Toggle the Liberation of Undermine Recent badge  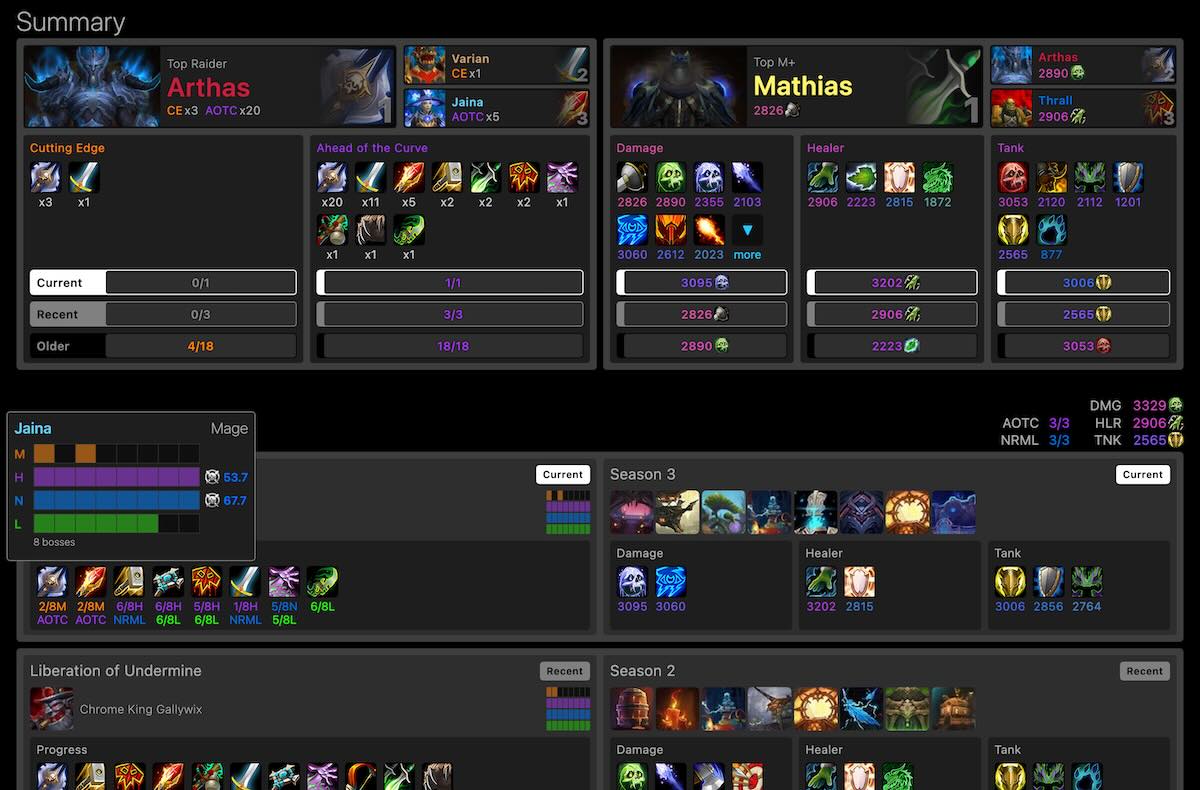pos(564,671)
